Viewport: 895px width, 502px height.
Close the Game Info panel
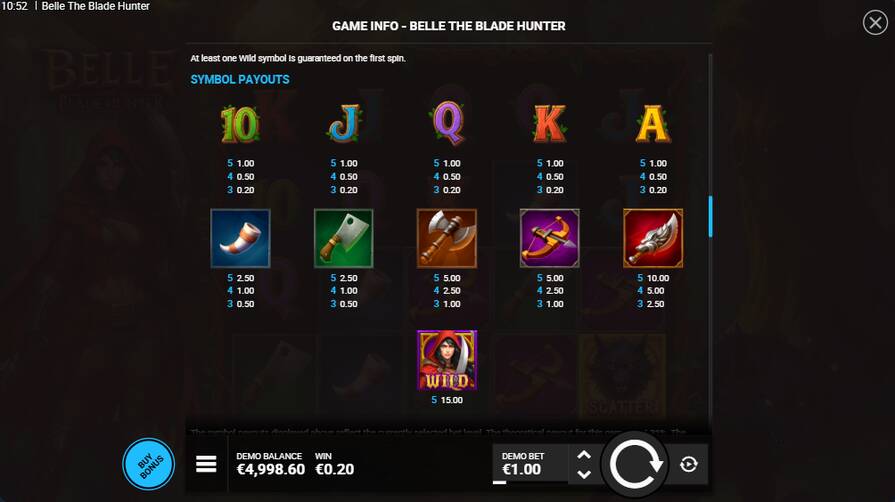point(873,22)
